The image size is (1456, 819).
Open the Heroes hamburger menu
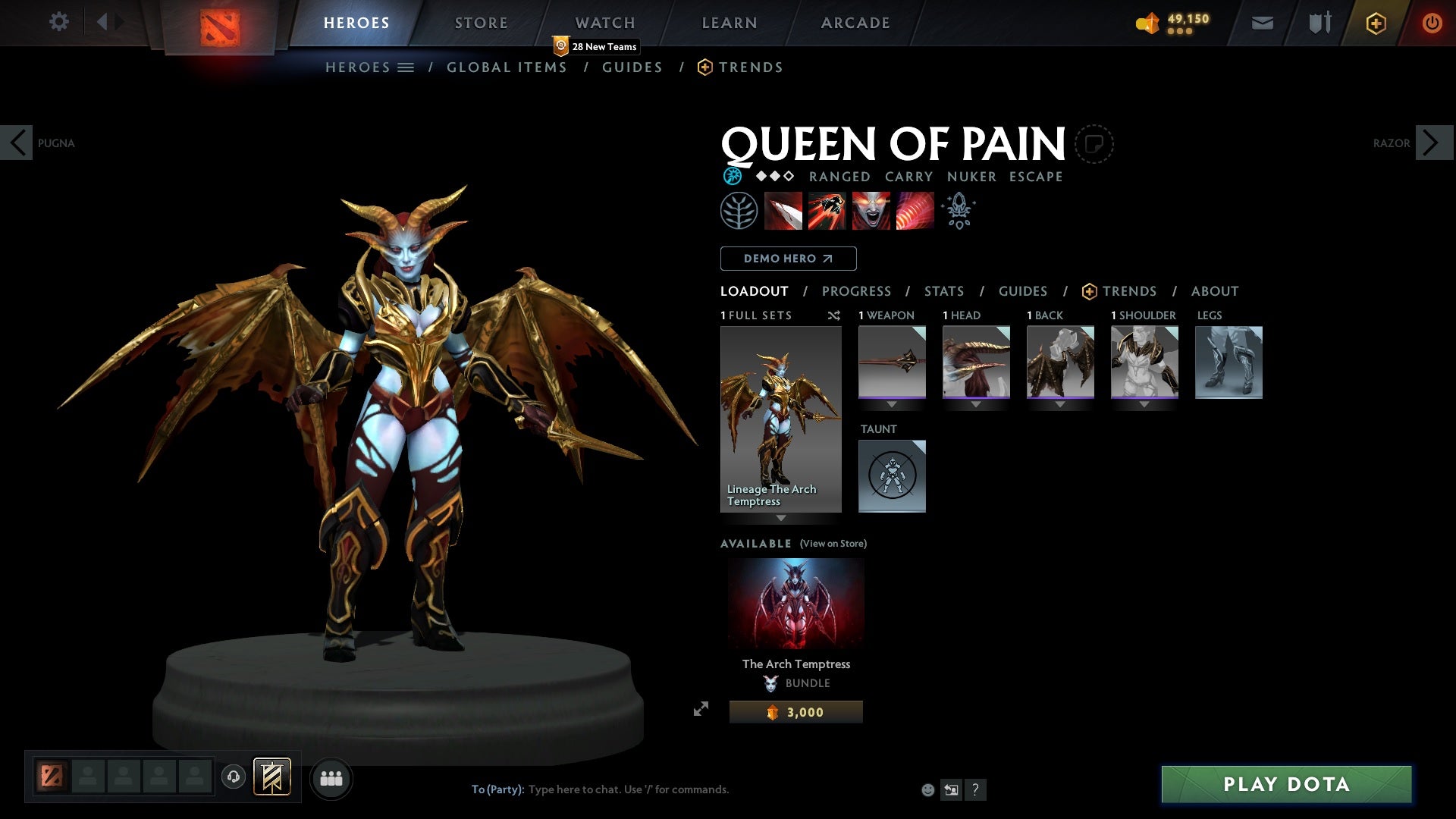coord(406,67)
